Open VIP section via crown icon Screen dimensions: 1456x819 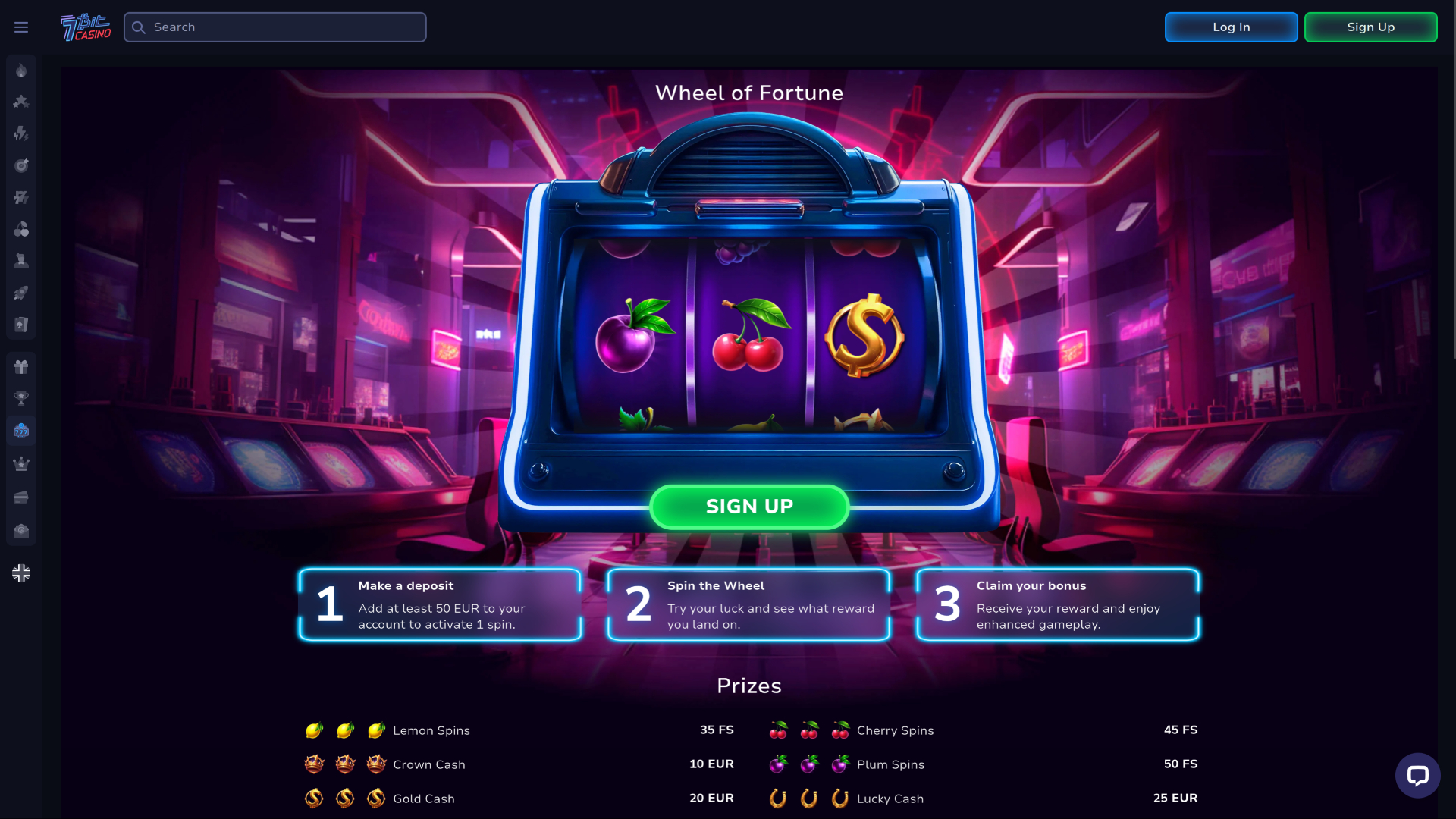(x=21, y=463)
